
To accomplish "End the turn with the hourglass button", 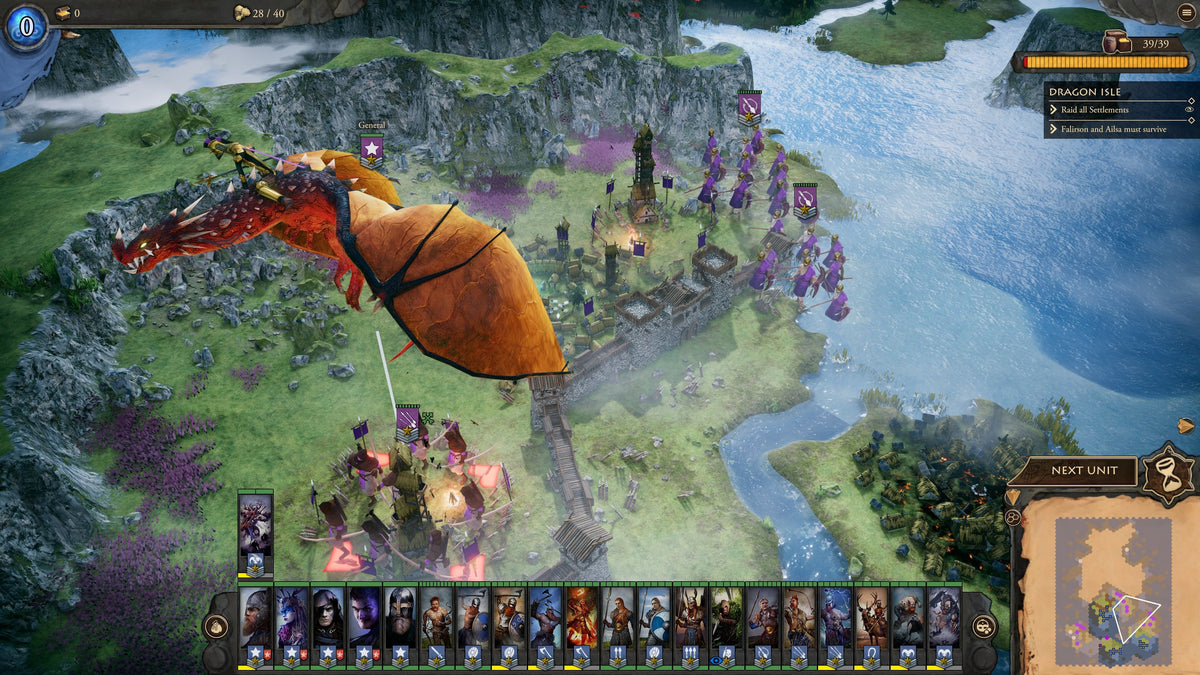I will [1168, 471].
